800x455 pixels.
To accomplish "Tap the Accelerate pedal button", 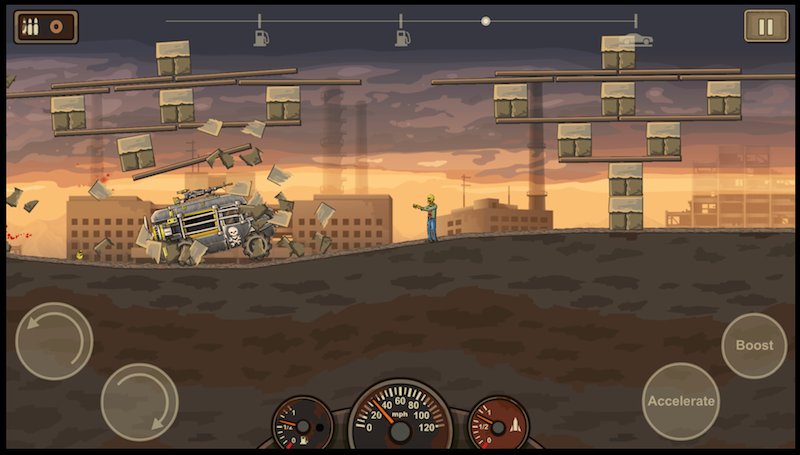I will (681, 401).
